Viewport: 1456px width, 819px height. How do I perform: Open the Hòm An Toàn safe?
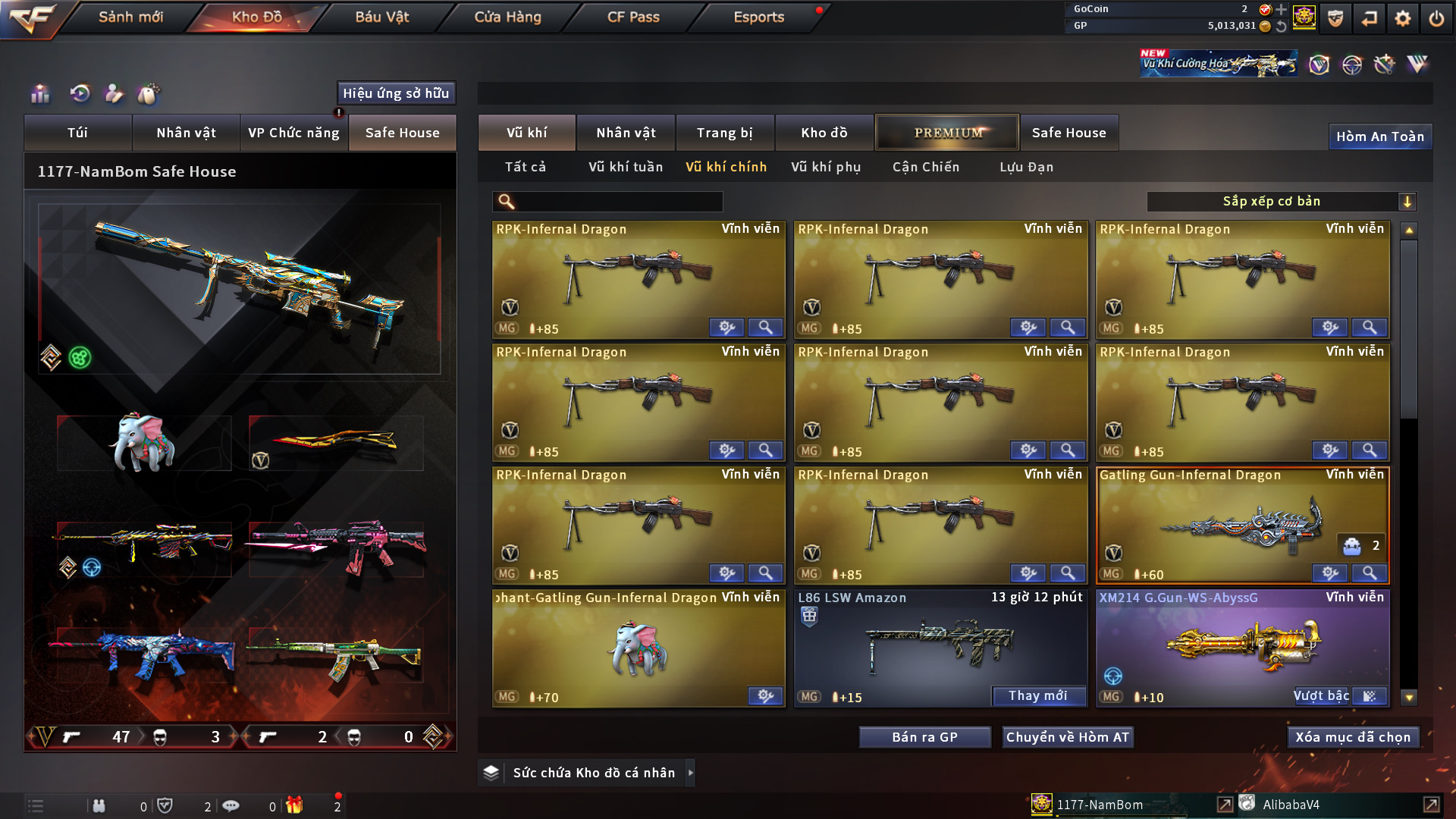coord(1379,136)
